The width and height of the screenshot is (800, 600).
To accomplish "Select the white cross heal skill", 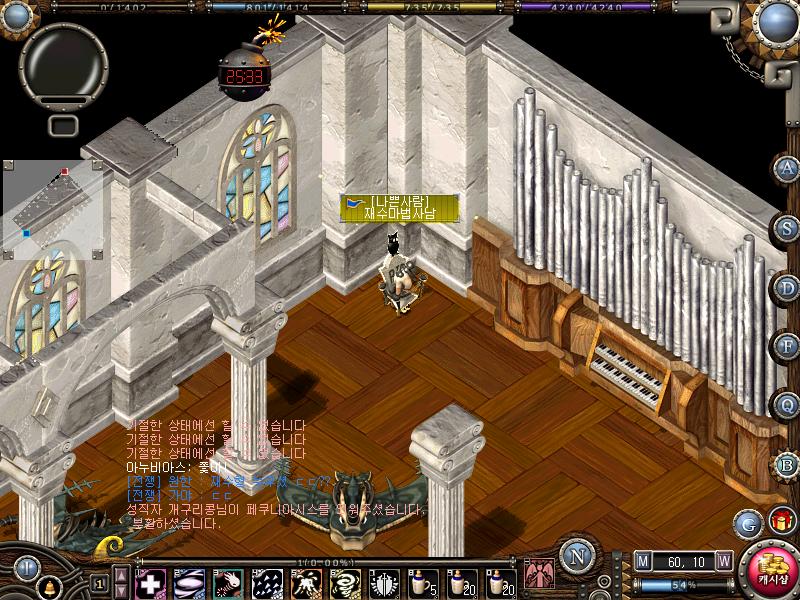I will click(x=151, y=582).
